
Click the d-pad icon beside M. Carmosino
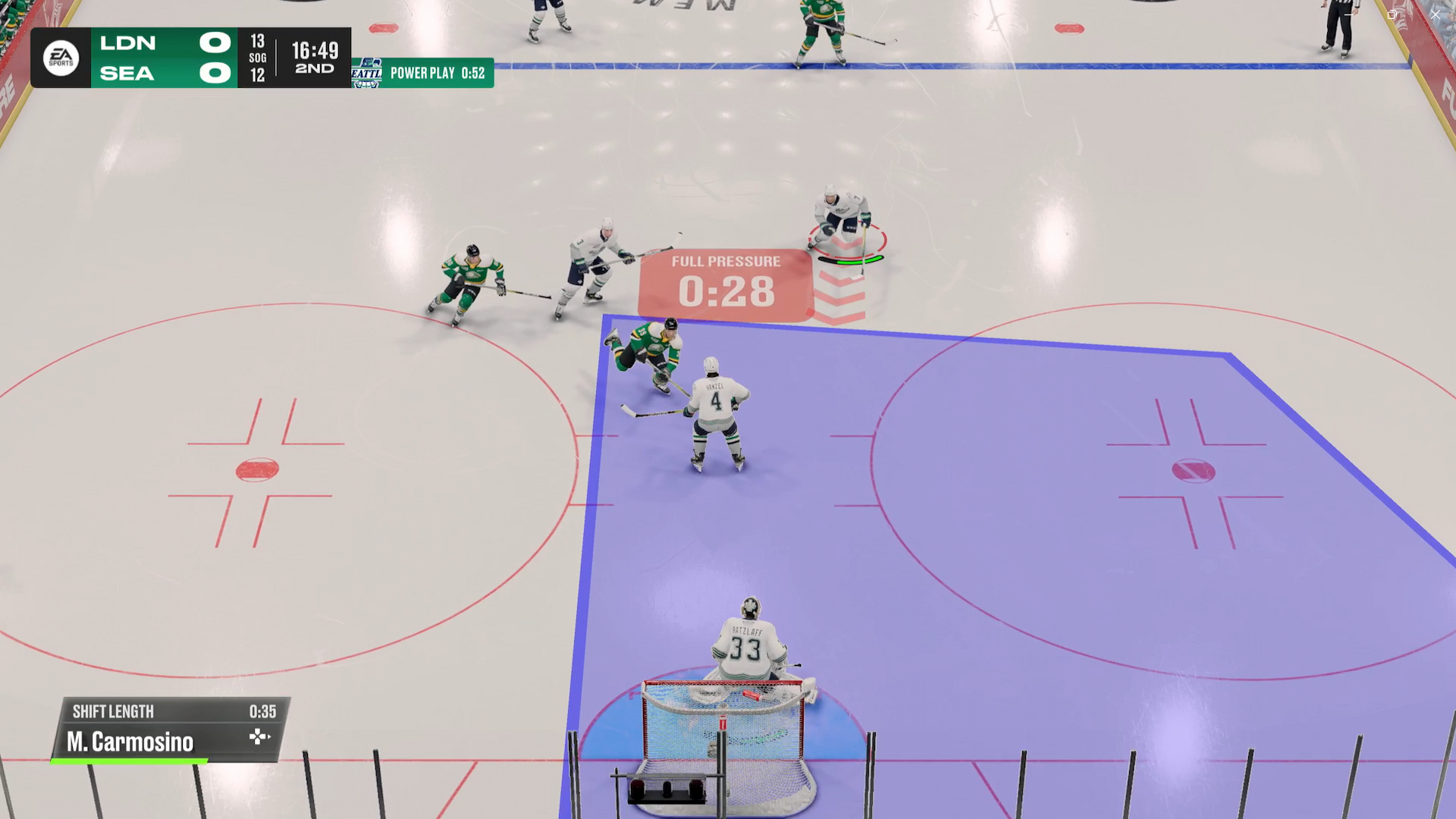coord(260,736)
